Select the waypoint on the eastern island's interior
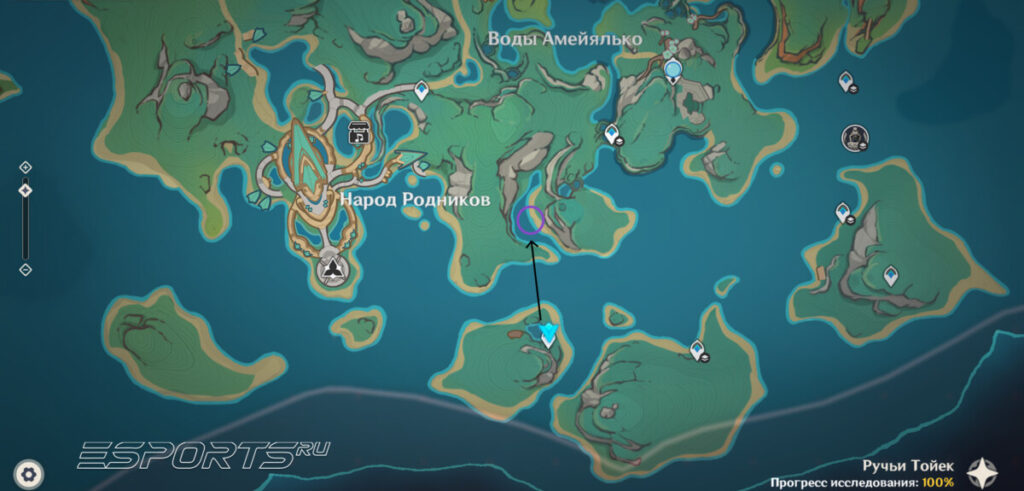Screen dimensions: 1024x491 point(890,274)
